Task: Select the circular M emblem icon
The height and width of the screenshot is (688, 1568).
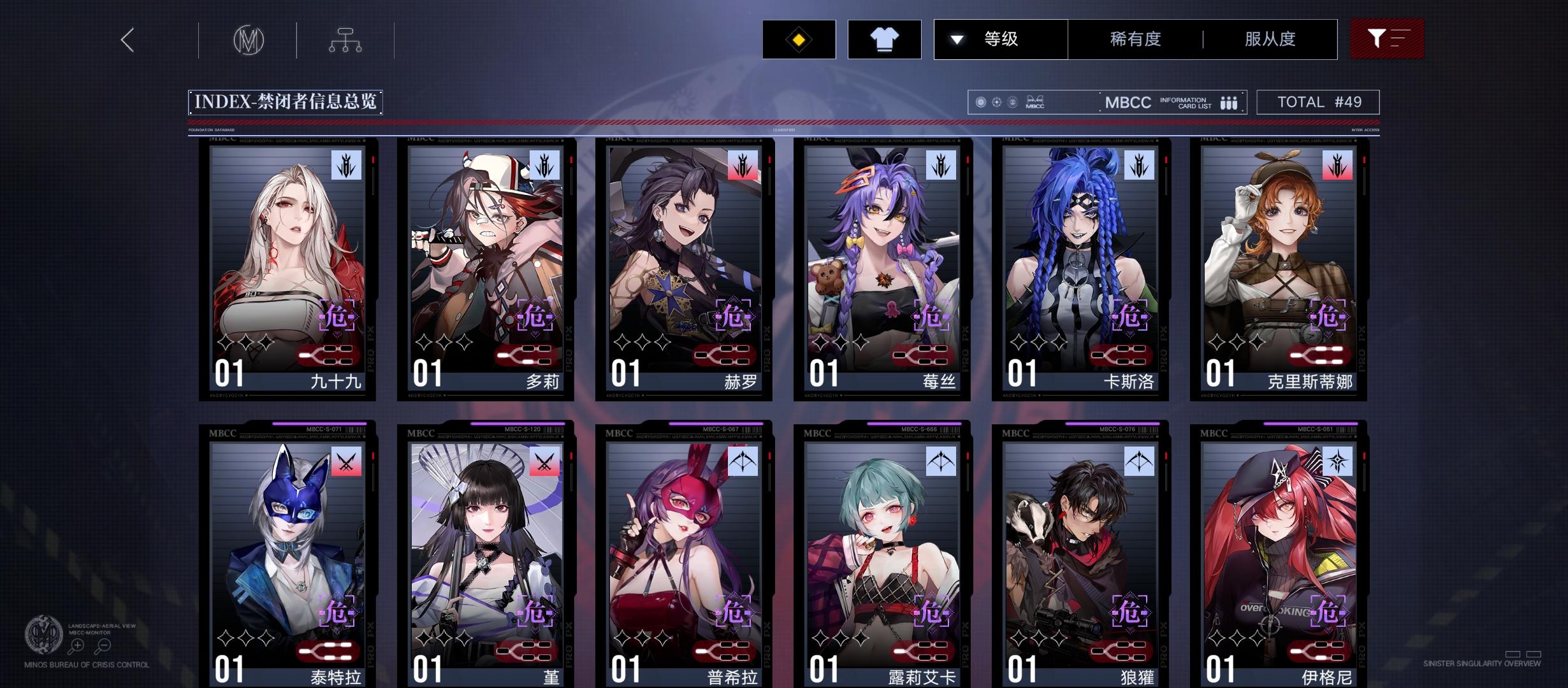Action: [249, 39]
